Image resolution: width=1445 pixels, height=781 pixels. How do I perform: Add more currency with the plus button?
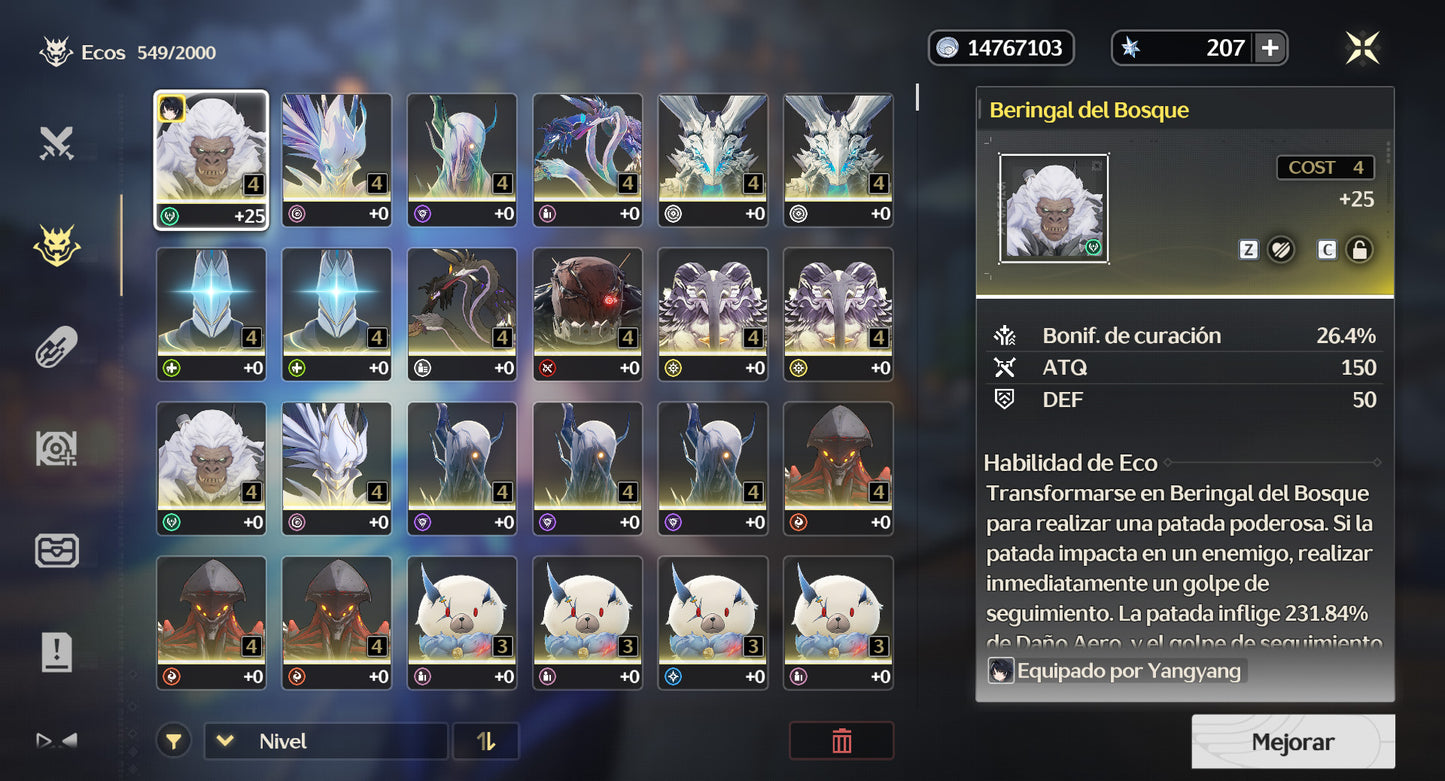click(1269, 48)
